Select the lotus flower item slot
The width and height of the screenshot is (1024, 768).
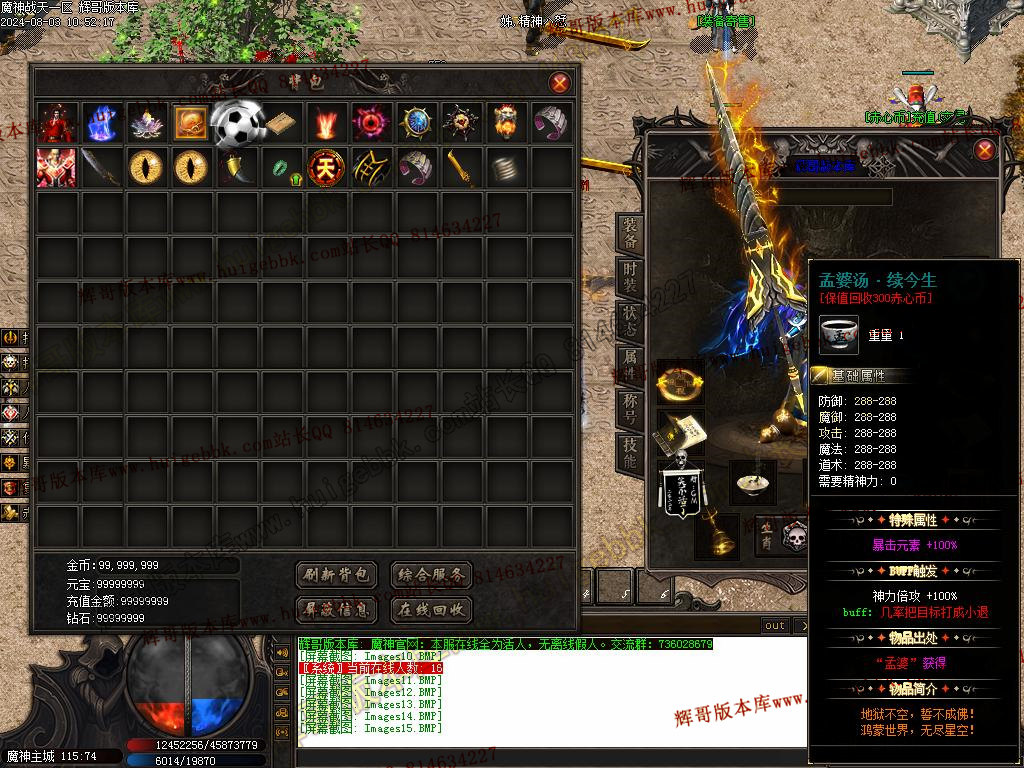(x=146, y=122)
